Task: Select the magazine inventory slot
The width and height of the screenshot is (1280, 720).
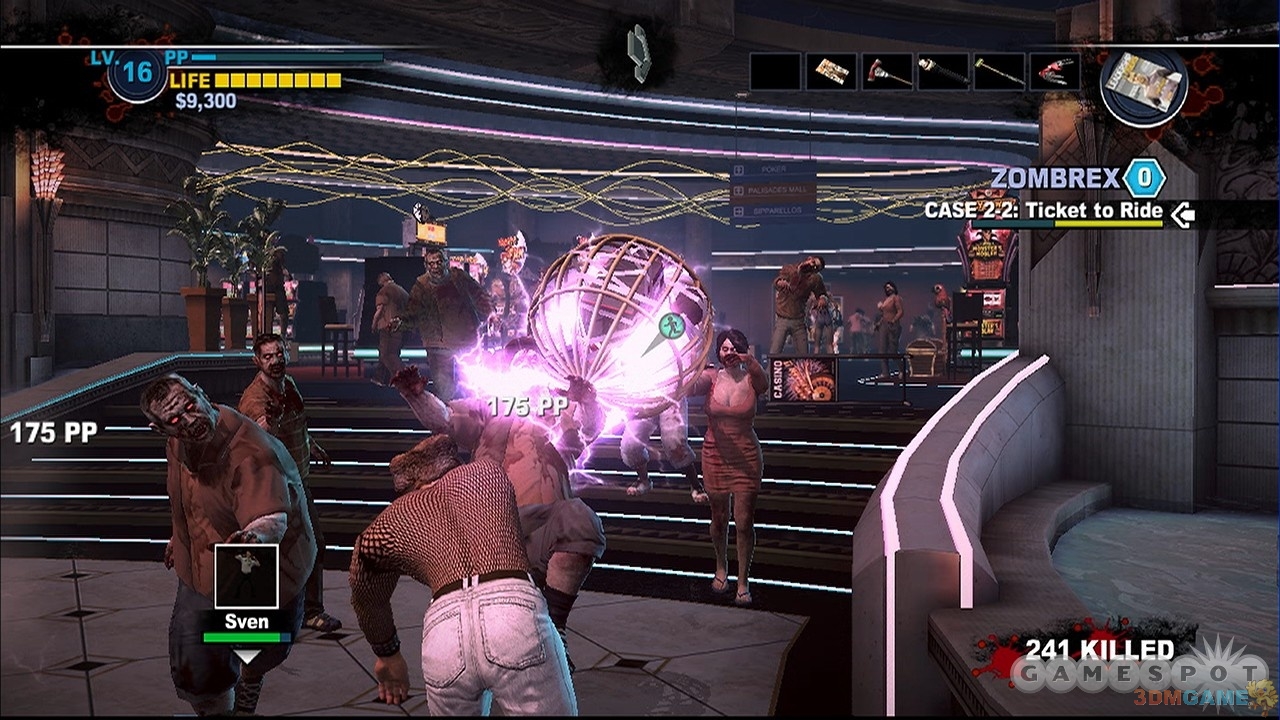Action: pyautogui.click(x=831, y=72)
